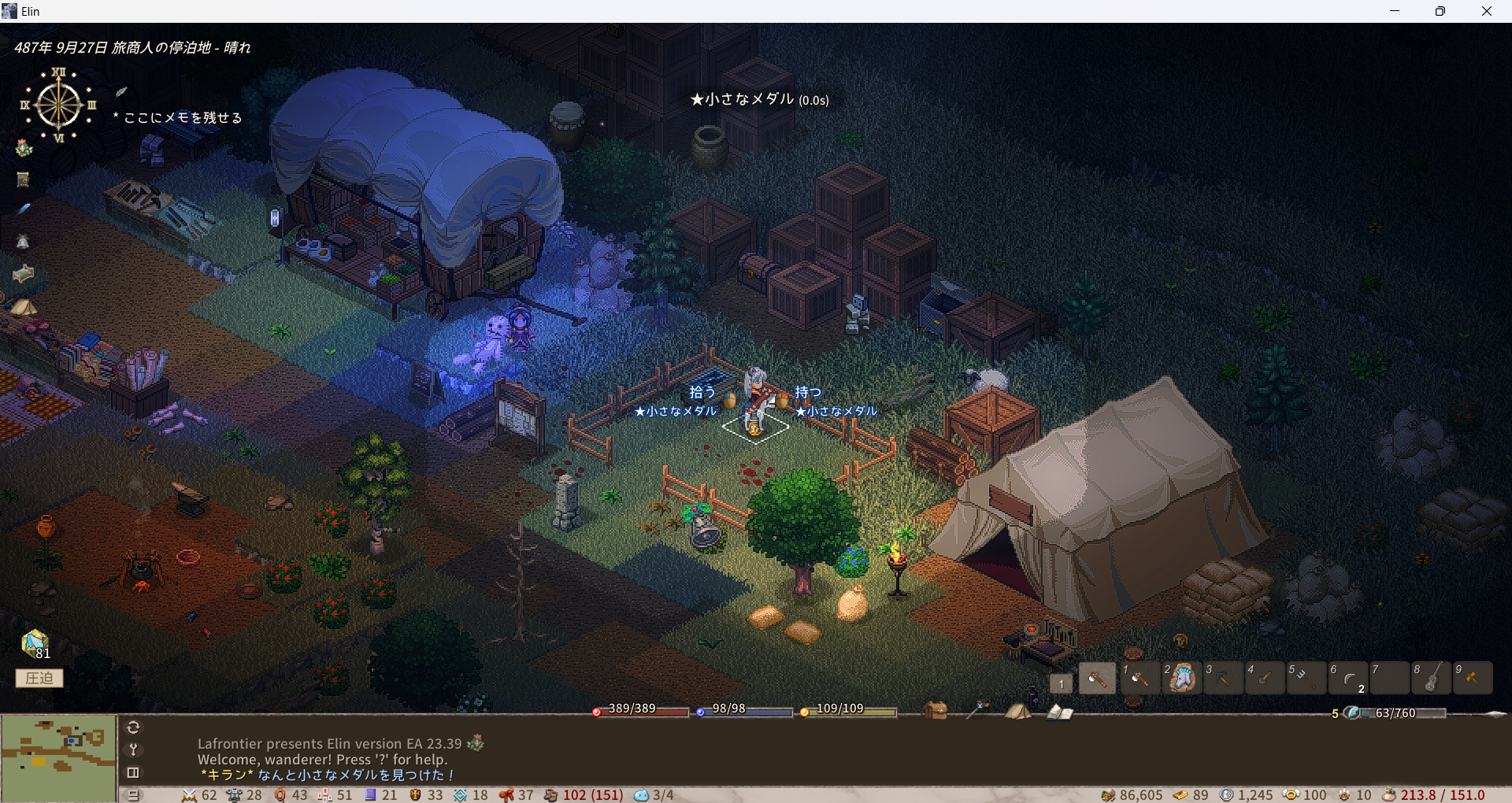The width and height of the screenshot is (1512, 803).
Task: Select the guitar in hotbar slot 8
Action: [x=1431, y=678]
